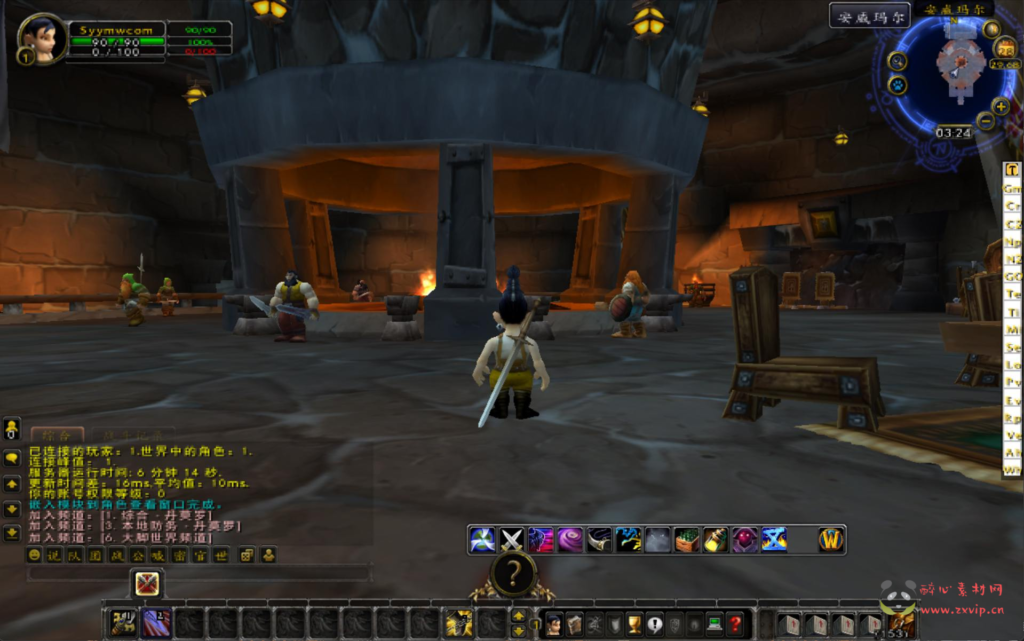Use the purple swirl spell icon
Viewport: 1024px width, 641px height.
tap(570, 540)
